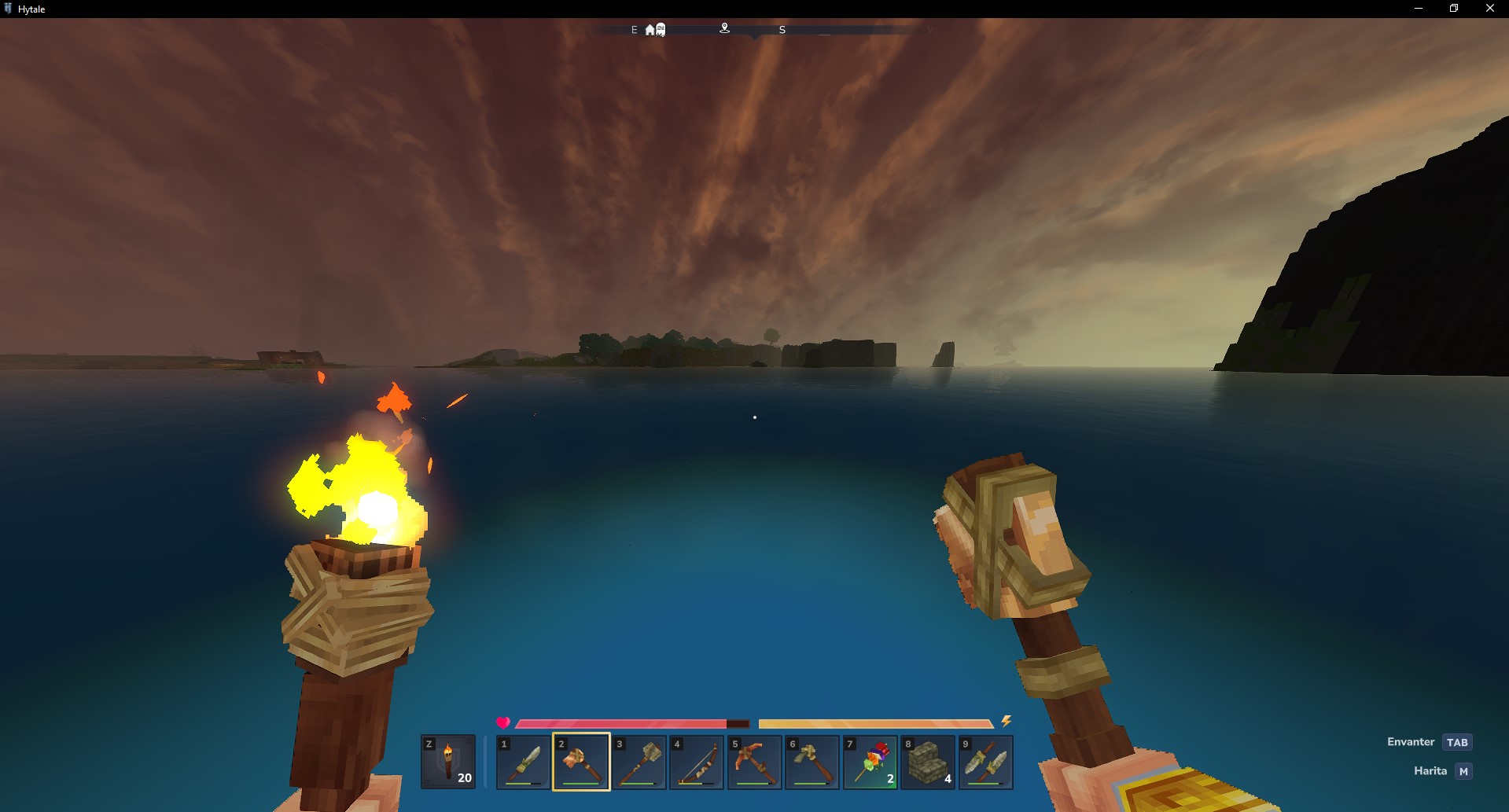Select the colorful flower bundle slot

[870, 762]
